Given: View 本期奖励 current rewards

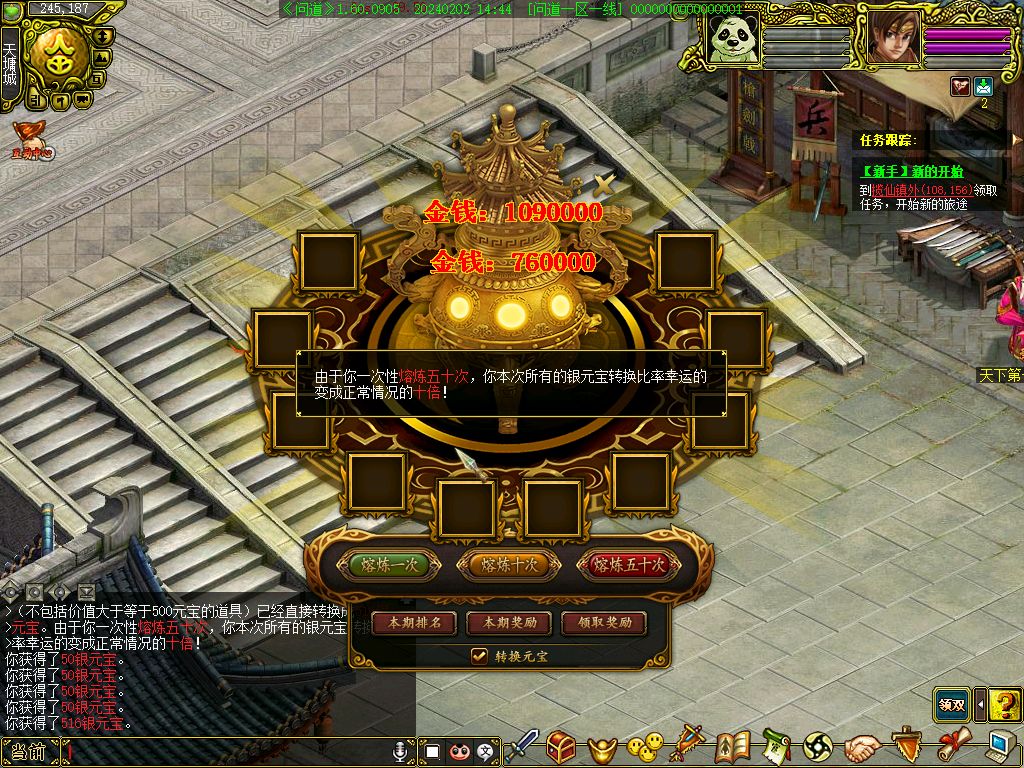Looking at the screenshot, I should 509,623.
